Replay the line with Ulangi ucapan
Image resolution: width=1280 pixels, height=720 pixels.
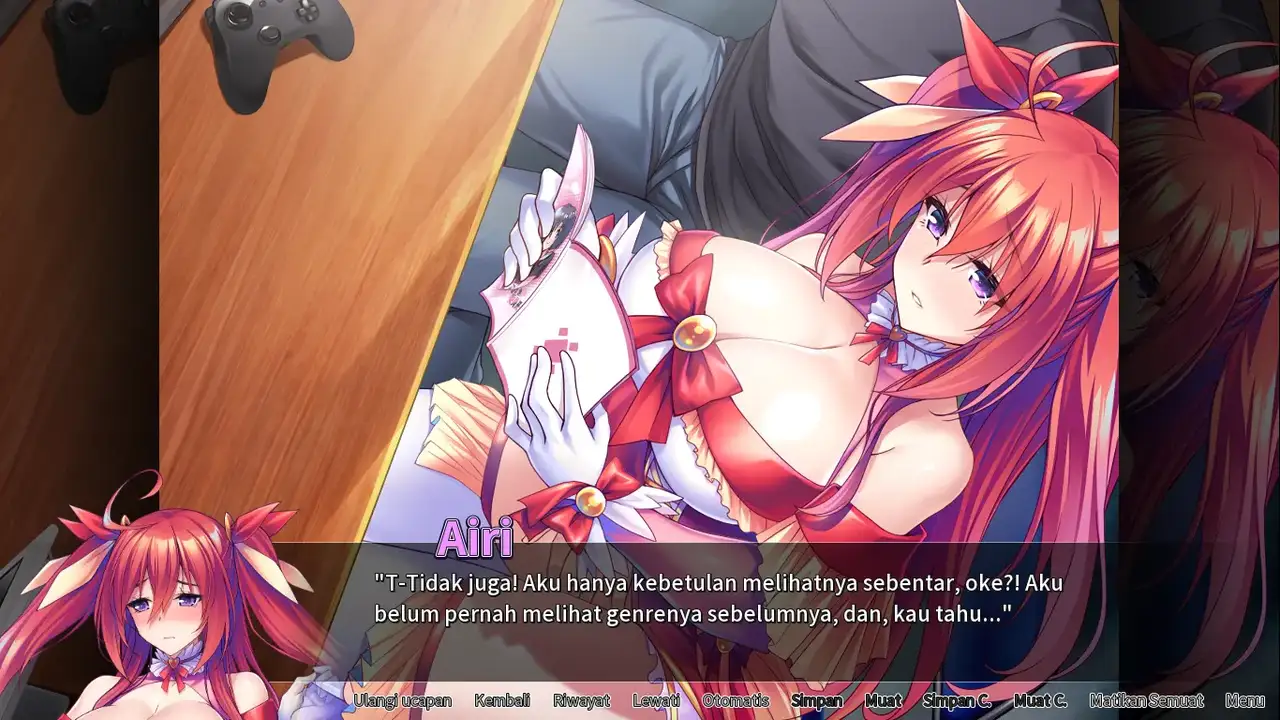[x=402, y=701]
